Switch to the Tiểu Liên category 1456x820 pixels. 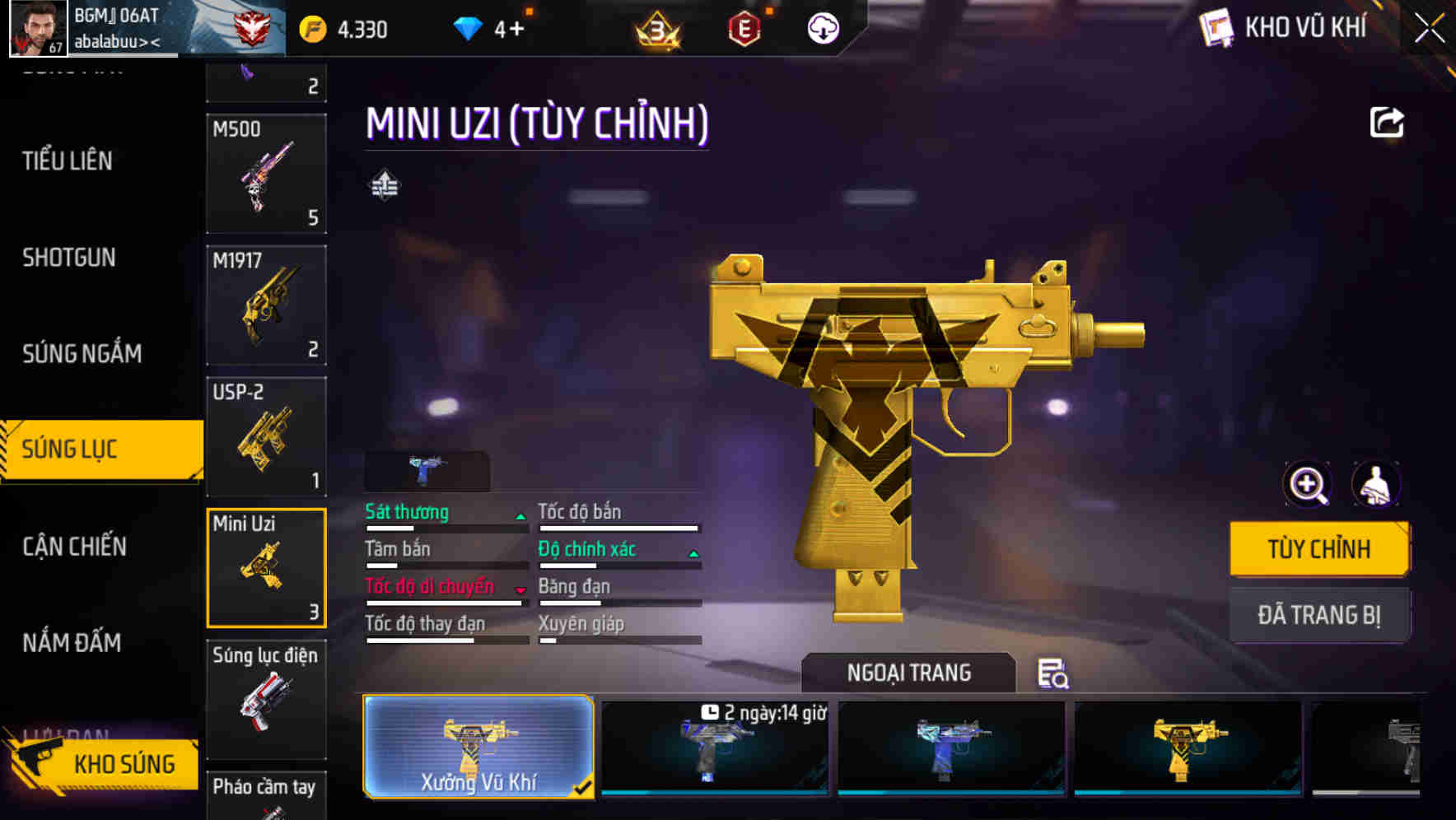68,161
